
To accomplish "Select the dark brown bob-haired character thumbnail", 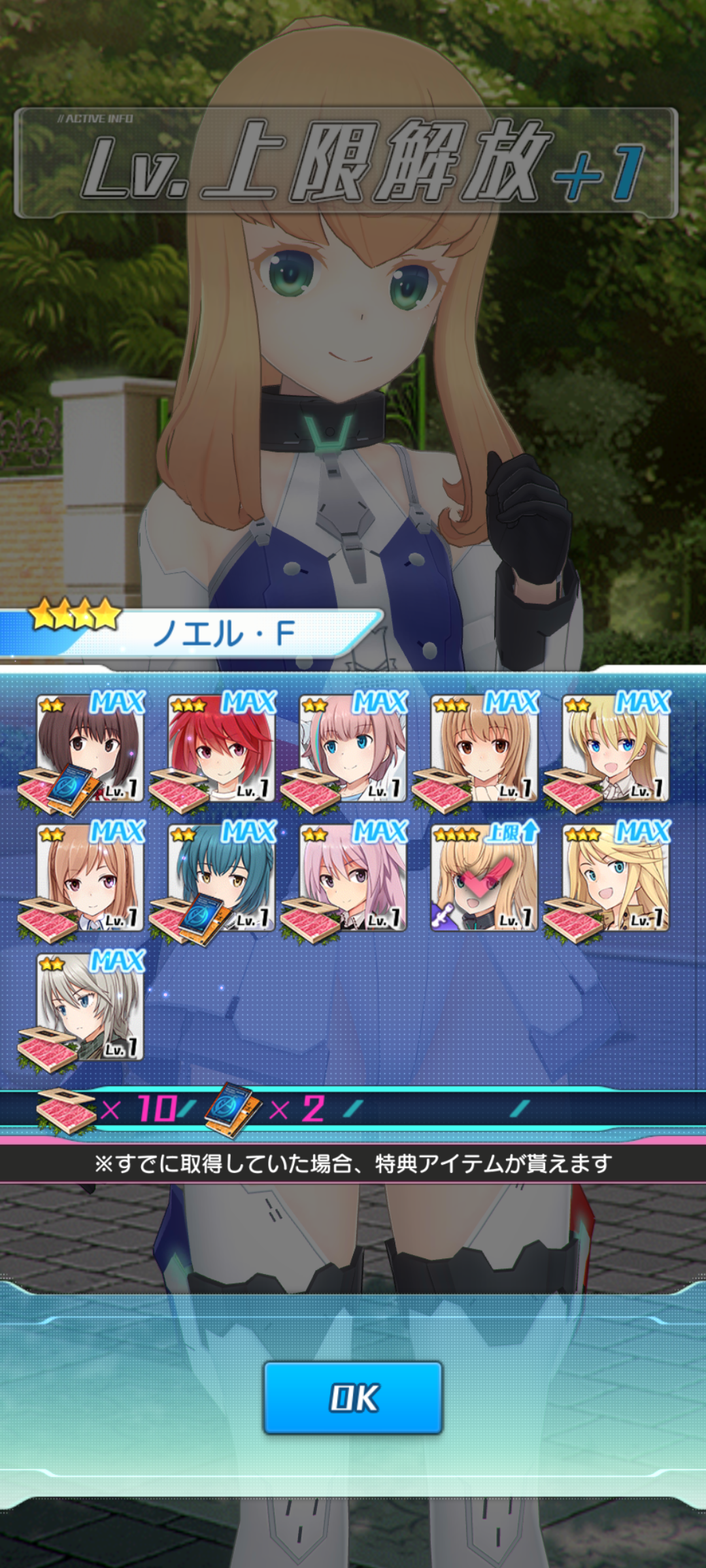I will 90,748.
